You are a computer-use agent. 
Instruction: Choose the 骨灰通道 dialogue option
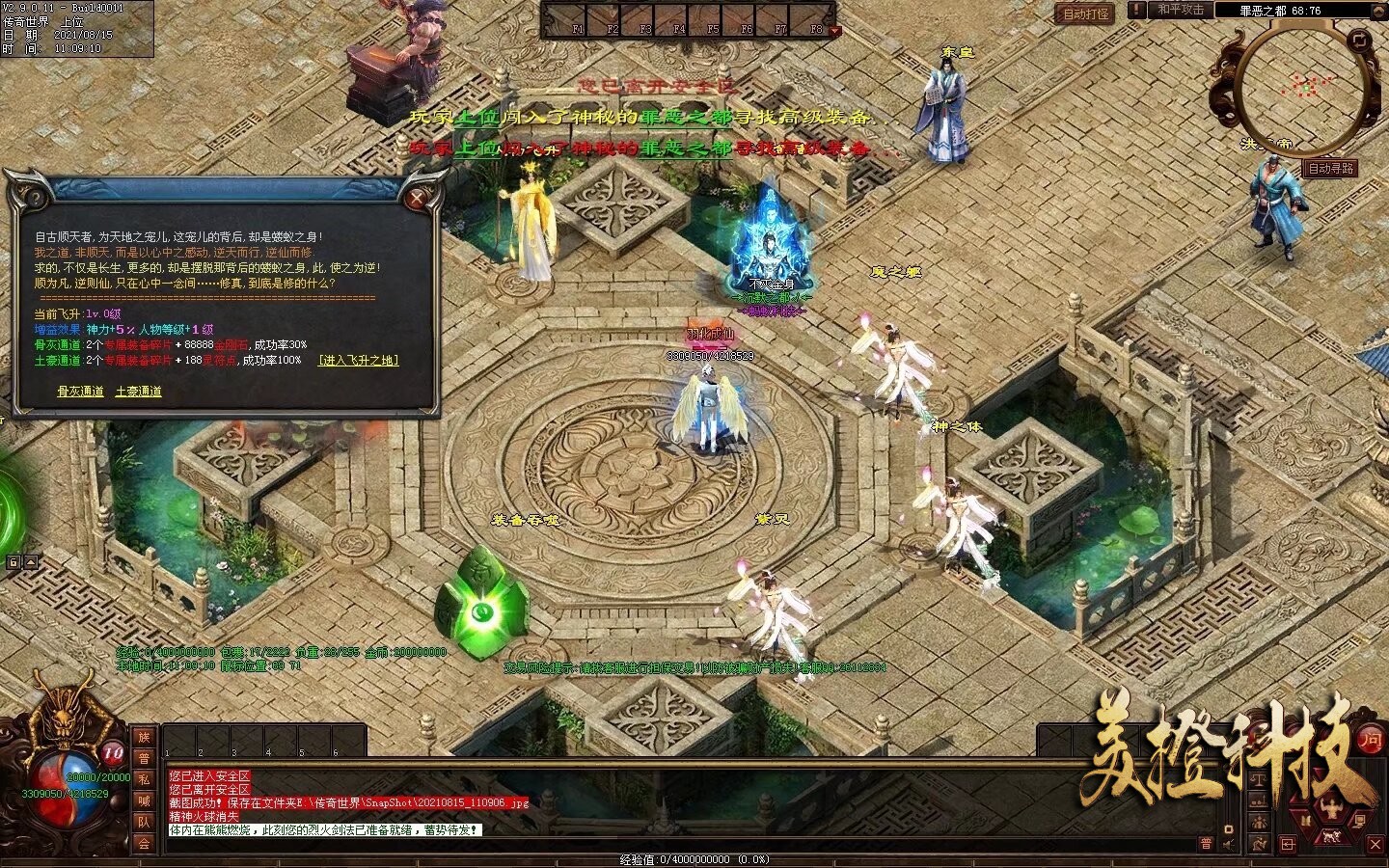[80, 392]
